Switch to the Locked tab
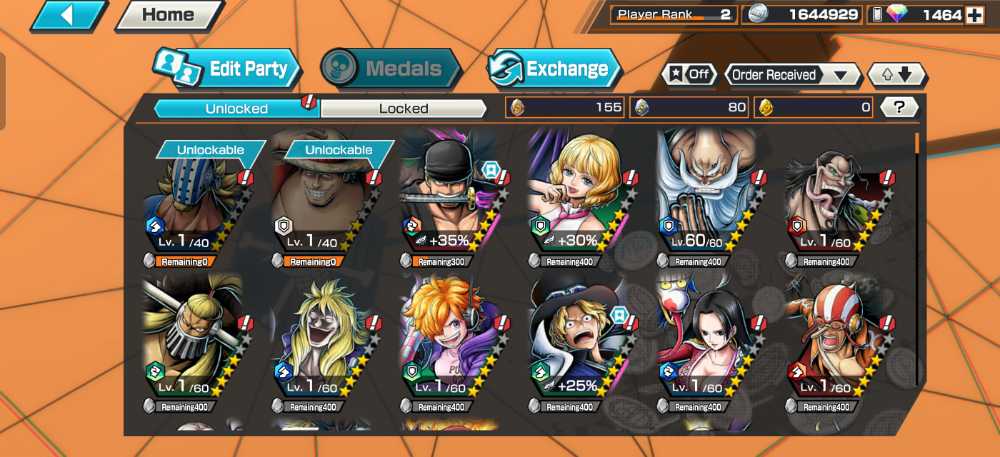 tap(403, 108)
